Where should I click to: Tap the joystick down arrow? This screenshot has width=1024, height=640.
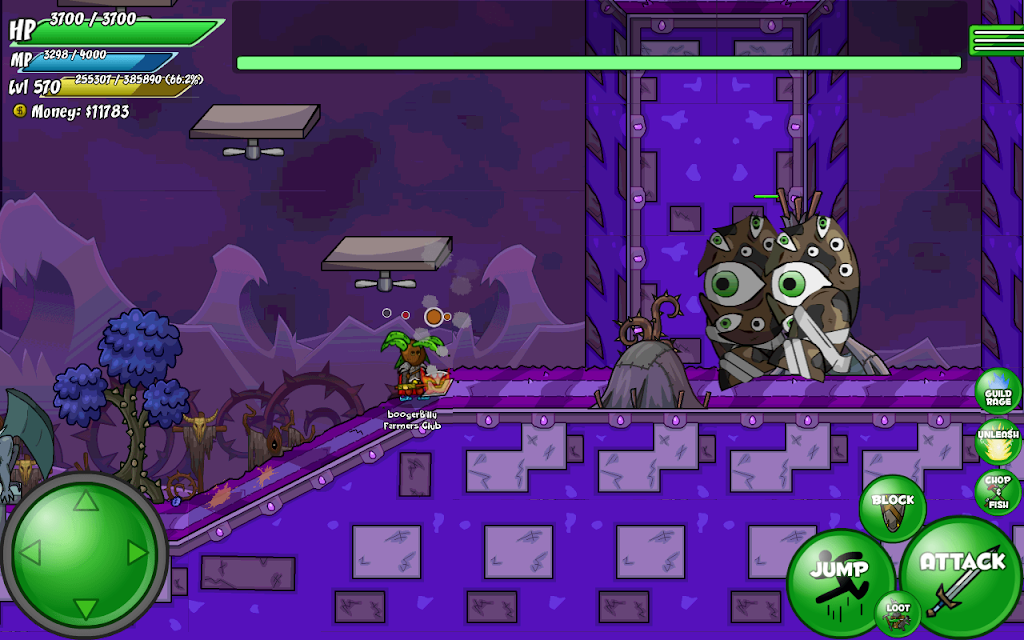tap(85, 606)
